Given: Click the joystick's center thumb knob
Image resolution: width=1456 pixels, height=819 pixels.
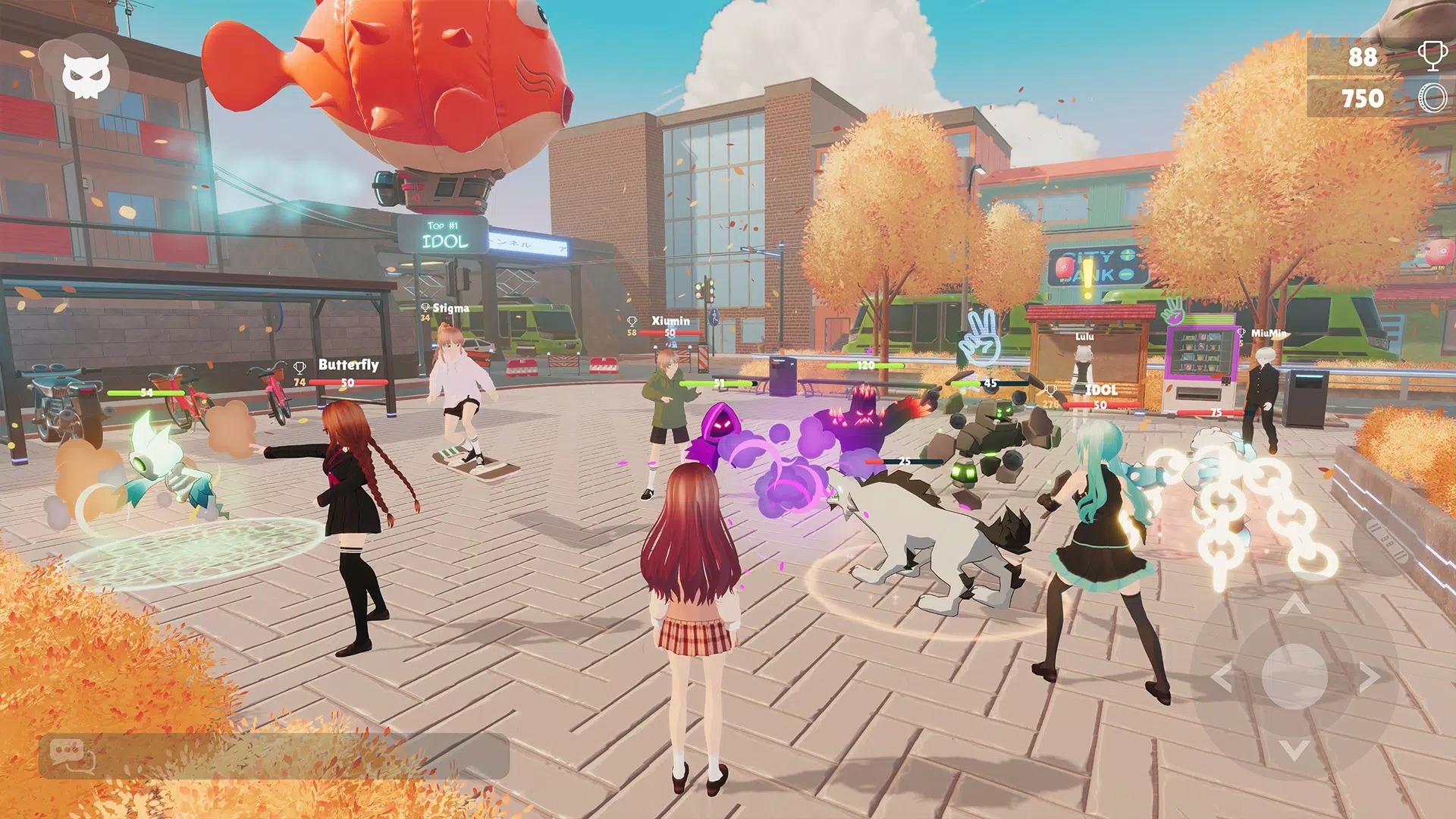Looking at the screenshot, I should tap(1294, 676).
